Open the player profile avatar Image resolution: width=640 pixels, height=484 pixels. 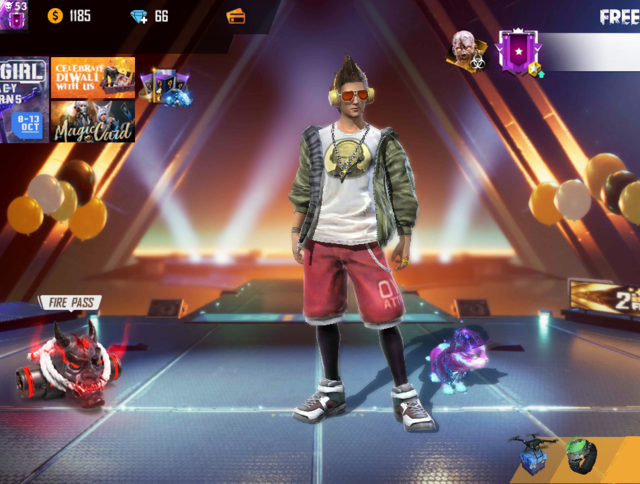(14, 15)
